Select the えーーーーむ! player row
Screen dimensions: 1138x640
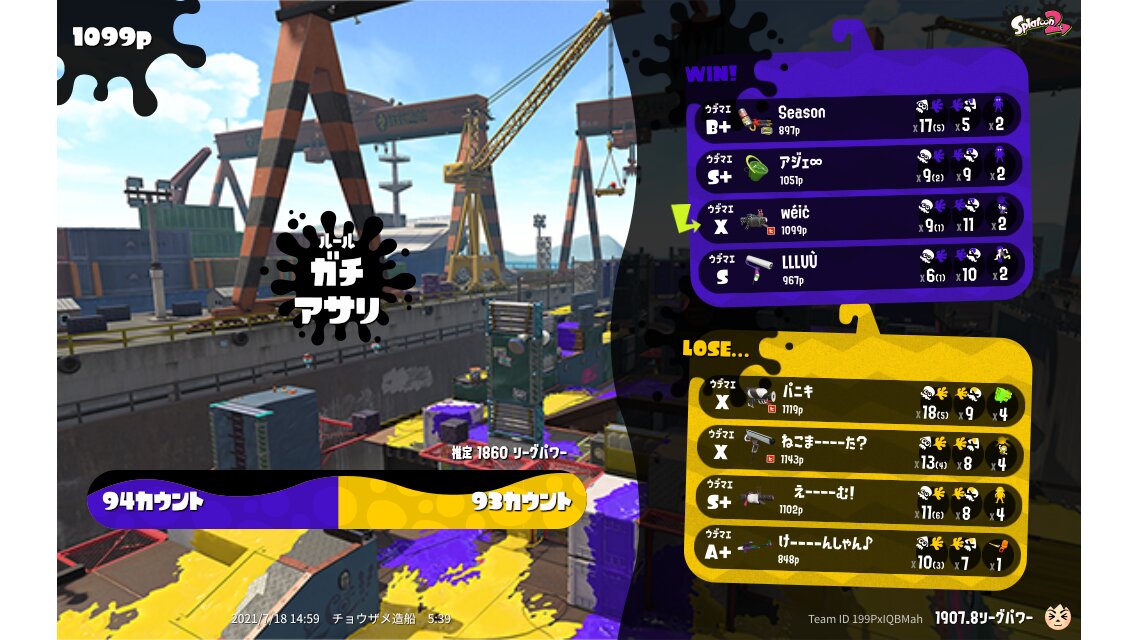[858, 499]
